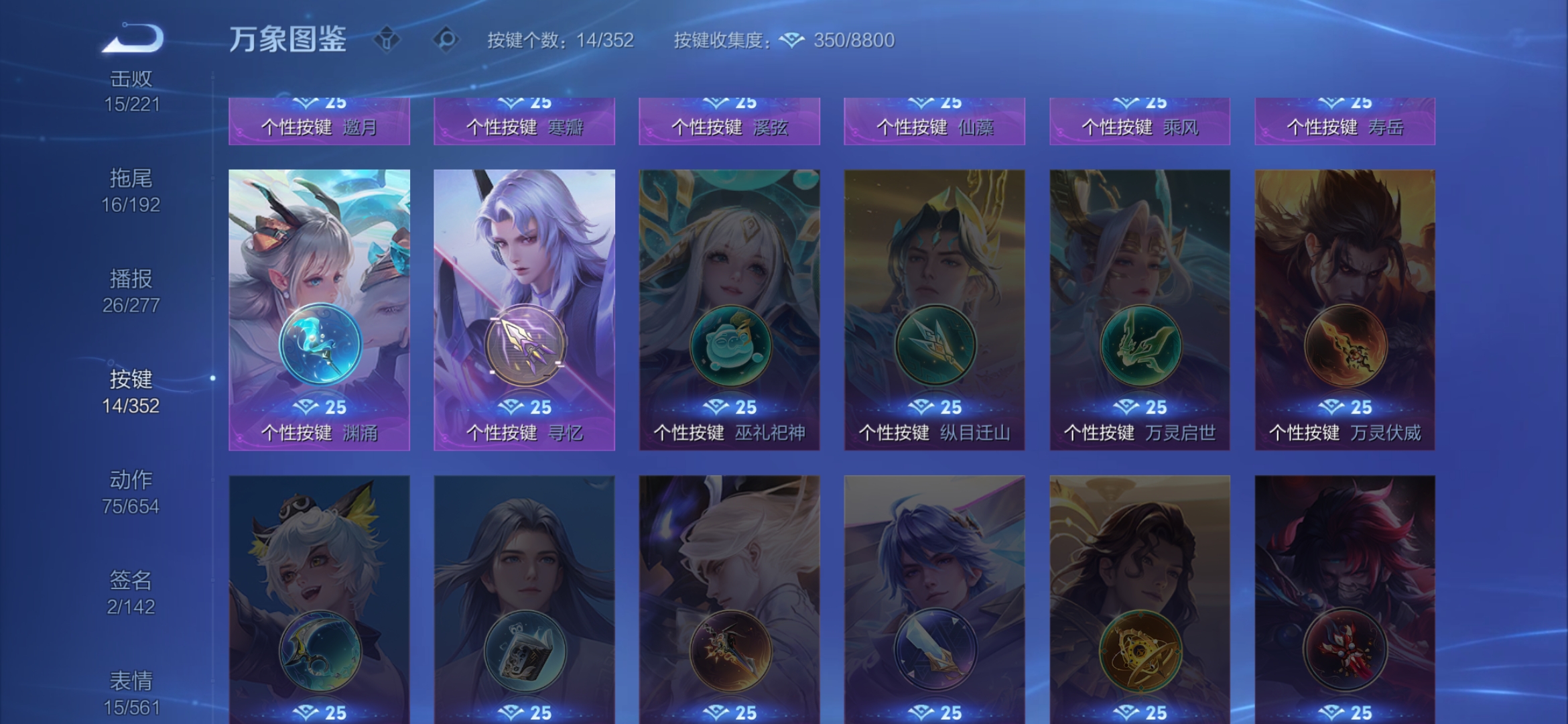Open the 个性按键 邀月 entry
Viewport: 1568px width, 724px height.
click(318, 124)
